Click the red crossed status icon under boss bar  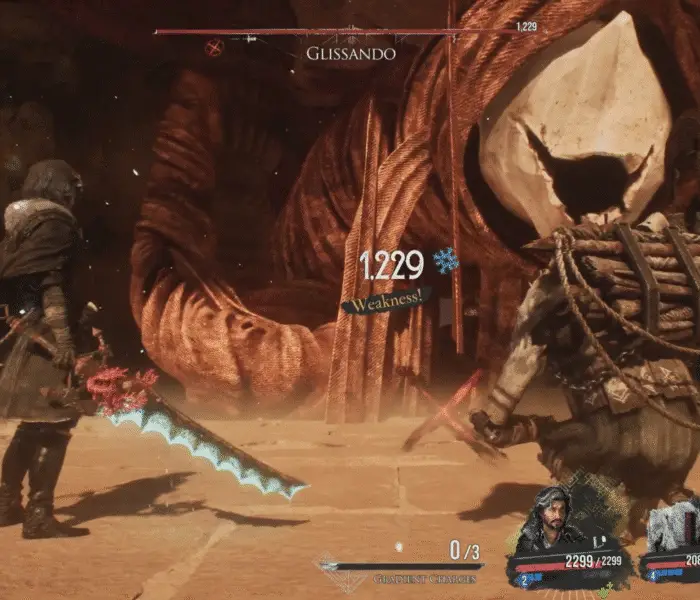[213, 47]
